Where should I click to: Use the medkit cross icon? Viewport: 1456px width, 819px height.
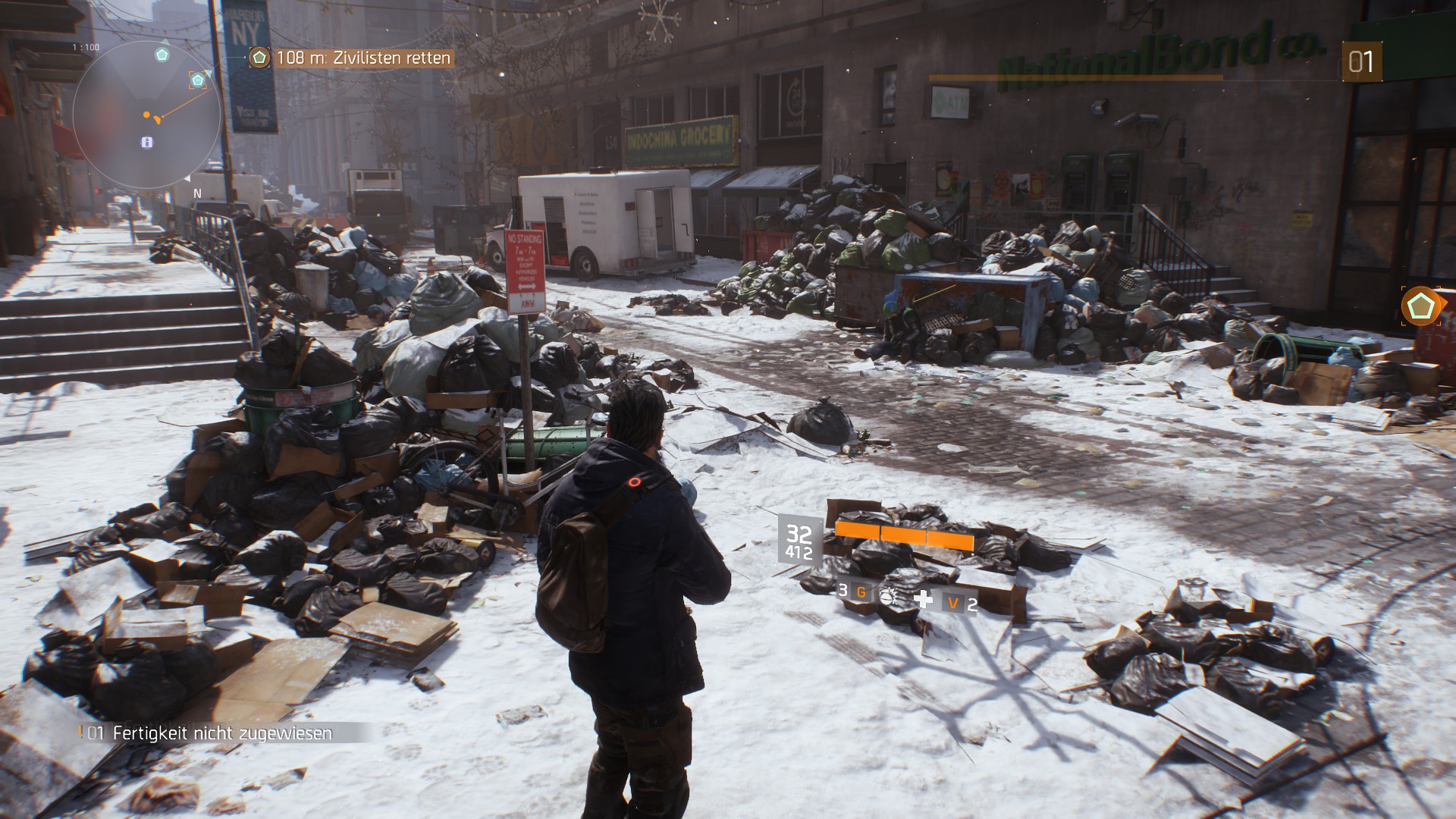click(923, 599)
